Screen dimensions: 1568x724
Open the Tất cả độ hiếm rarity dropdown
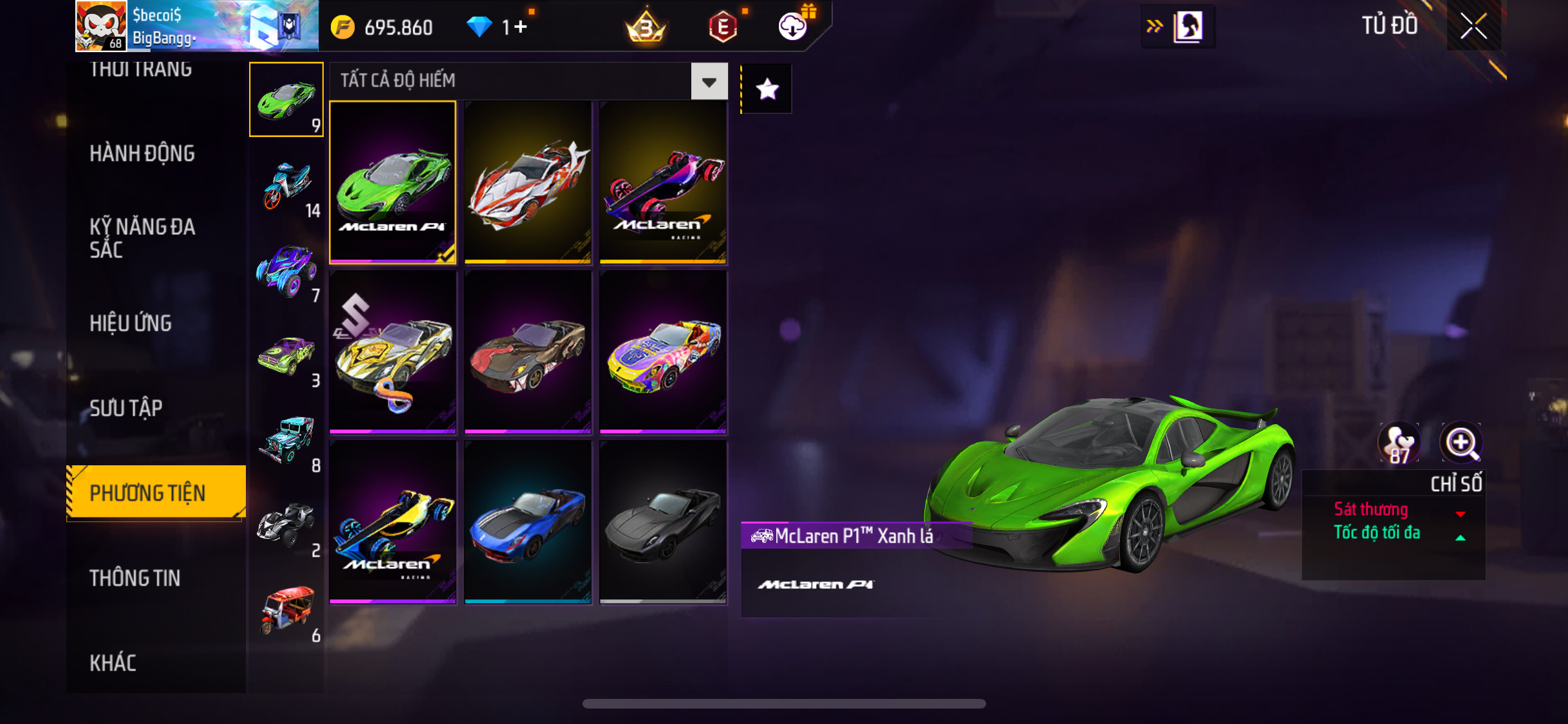pyautogui.click(x=709, y=82)
